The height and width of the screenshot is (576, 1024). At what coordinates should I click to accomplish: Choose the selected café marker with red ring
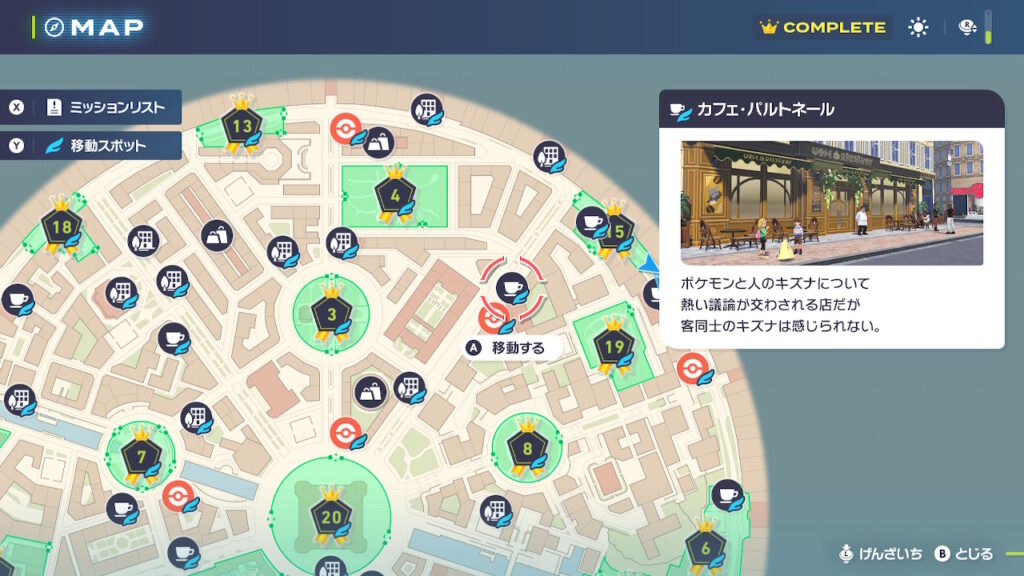(512, 287)
